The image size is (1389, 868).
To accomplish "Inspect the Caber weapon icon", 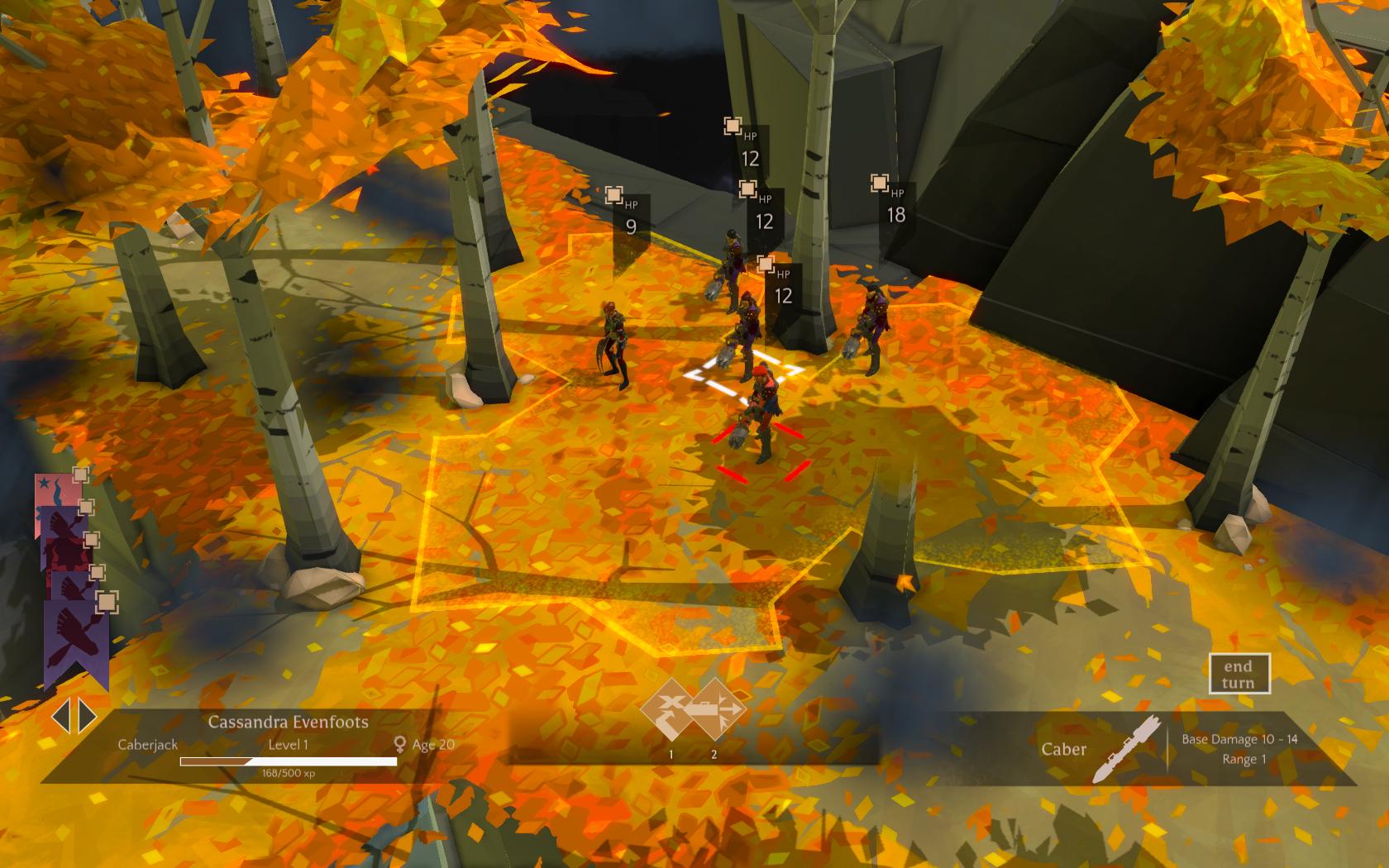I will (1115, 750).
